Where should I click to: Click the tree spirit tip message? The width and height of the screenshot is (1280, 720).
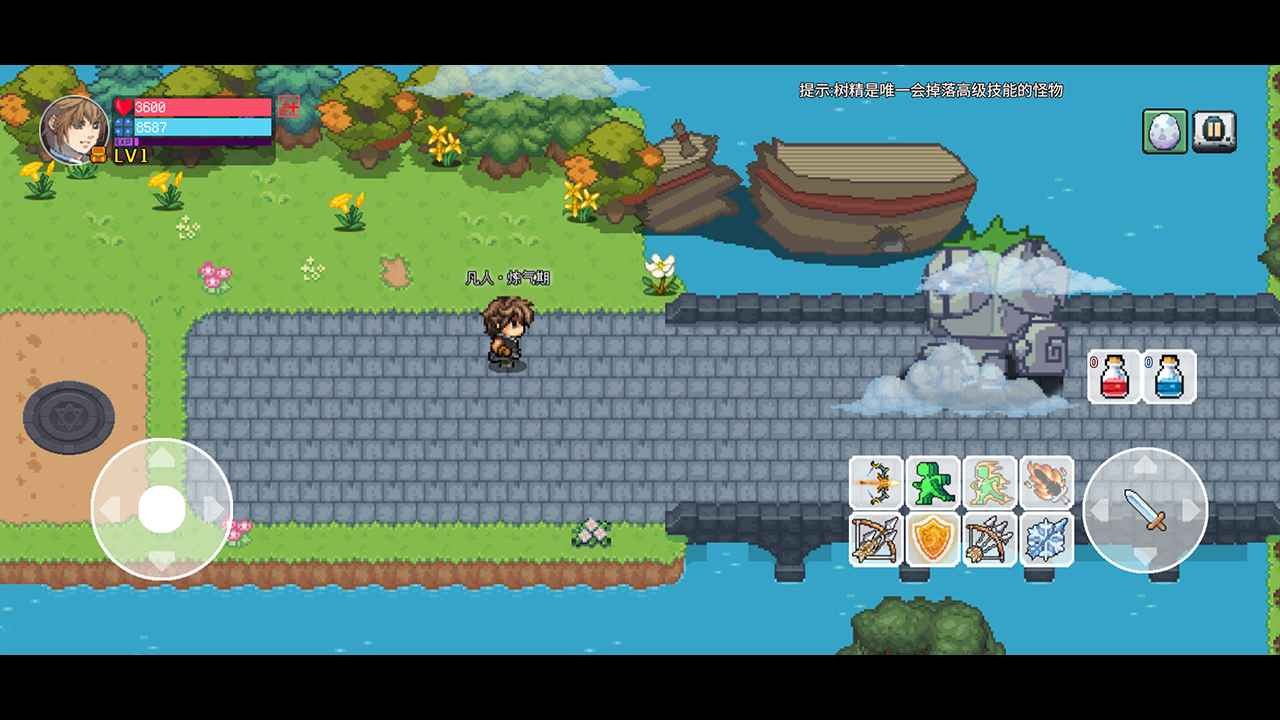930,90
